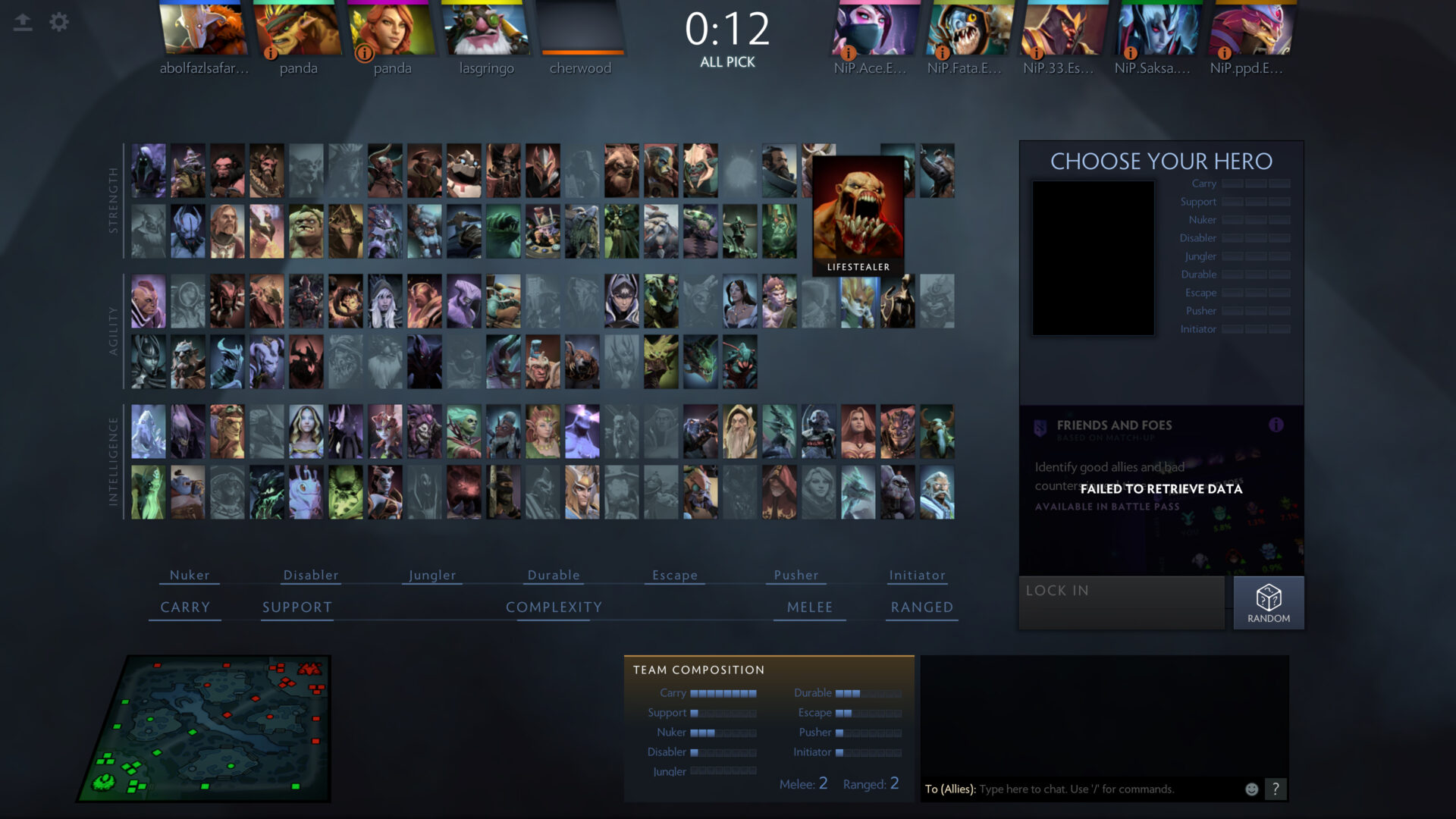Show only Durable heroes
The image size is (1456, 819).
click(554, 575)
